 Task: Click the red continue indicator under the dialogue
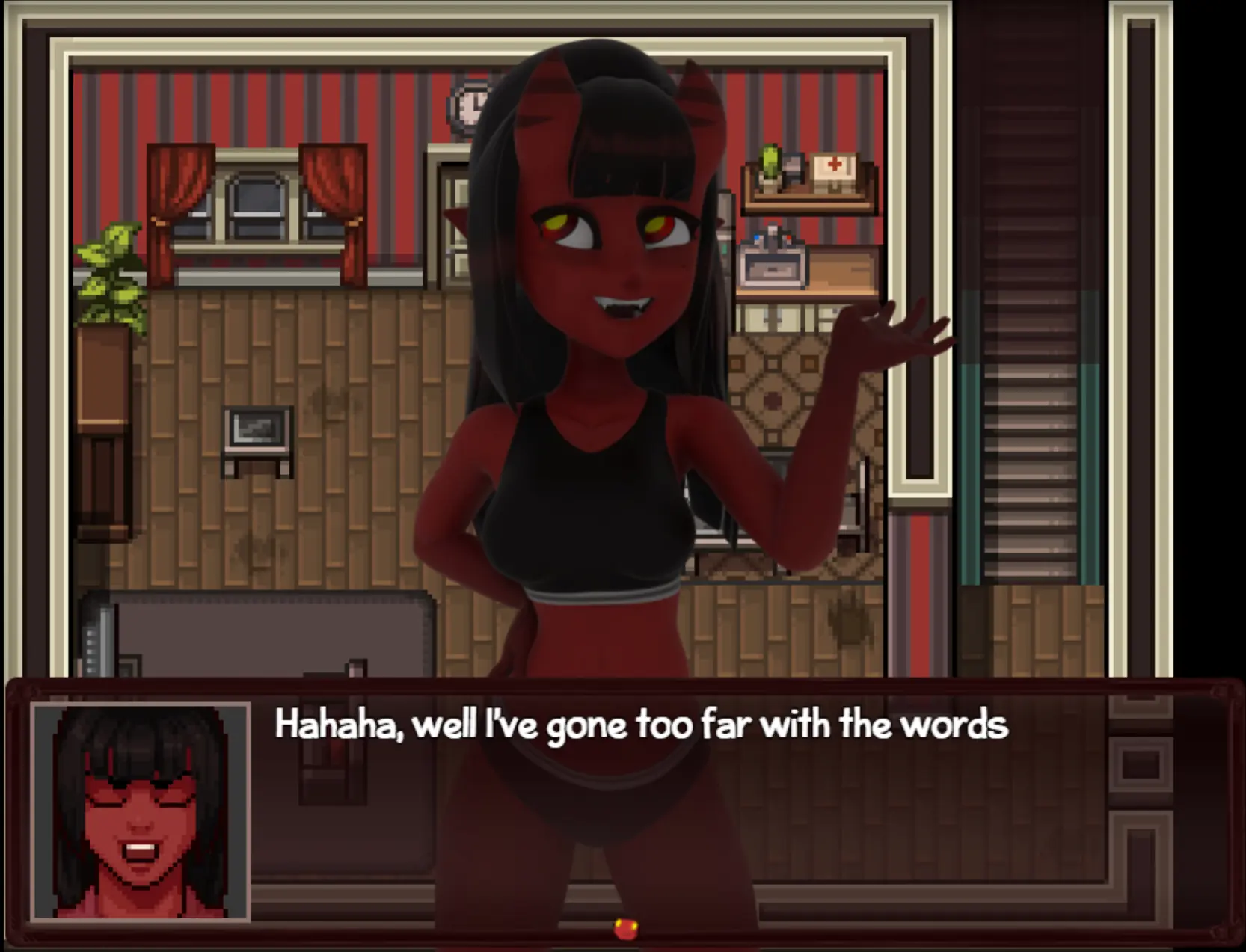pyautogui.click(x=626, y=929)
